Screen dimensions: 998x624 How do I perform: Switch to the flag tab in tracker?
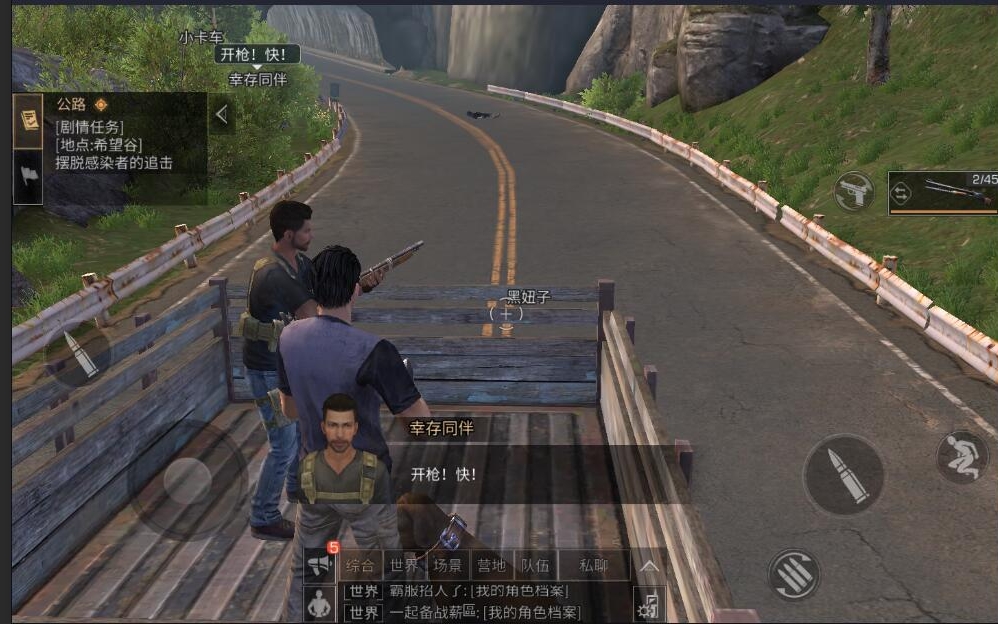click(x=27, y=176)
